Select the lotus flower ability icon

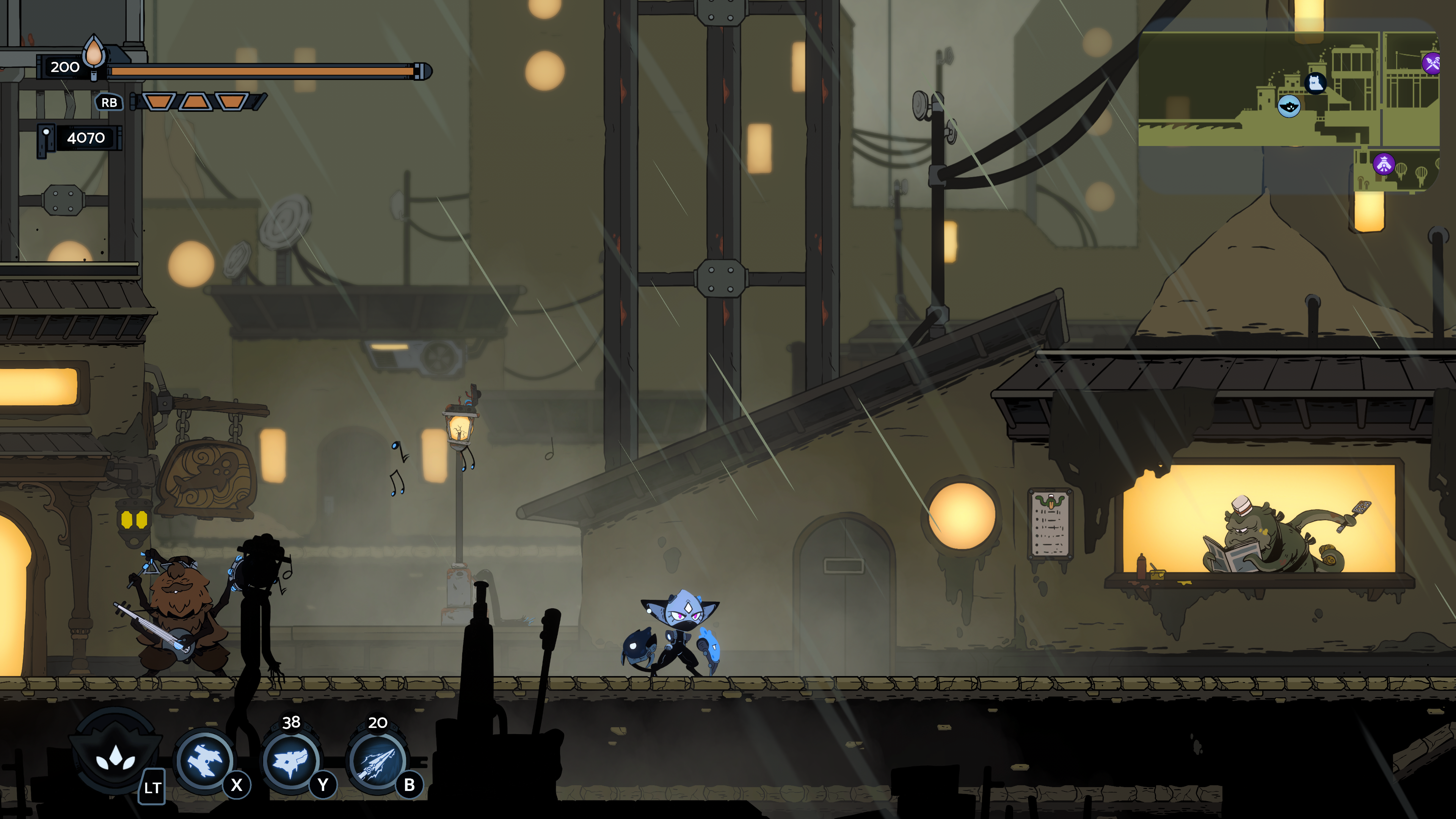click(115, 756)
